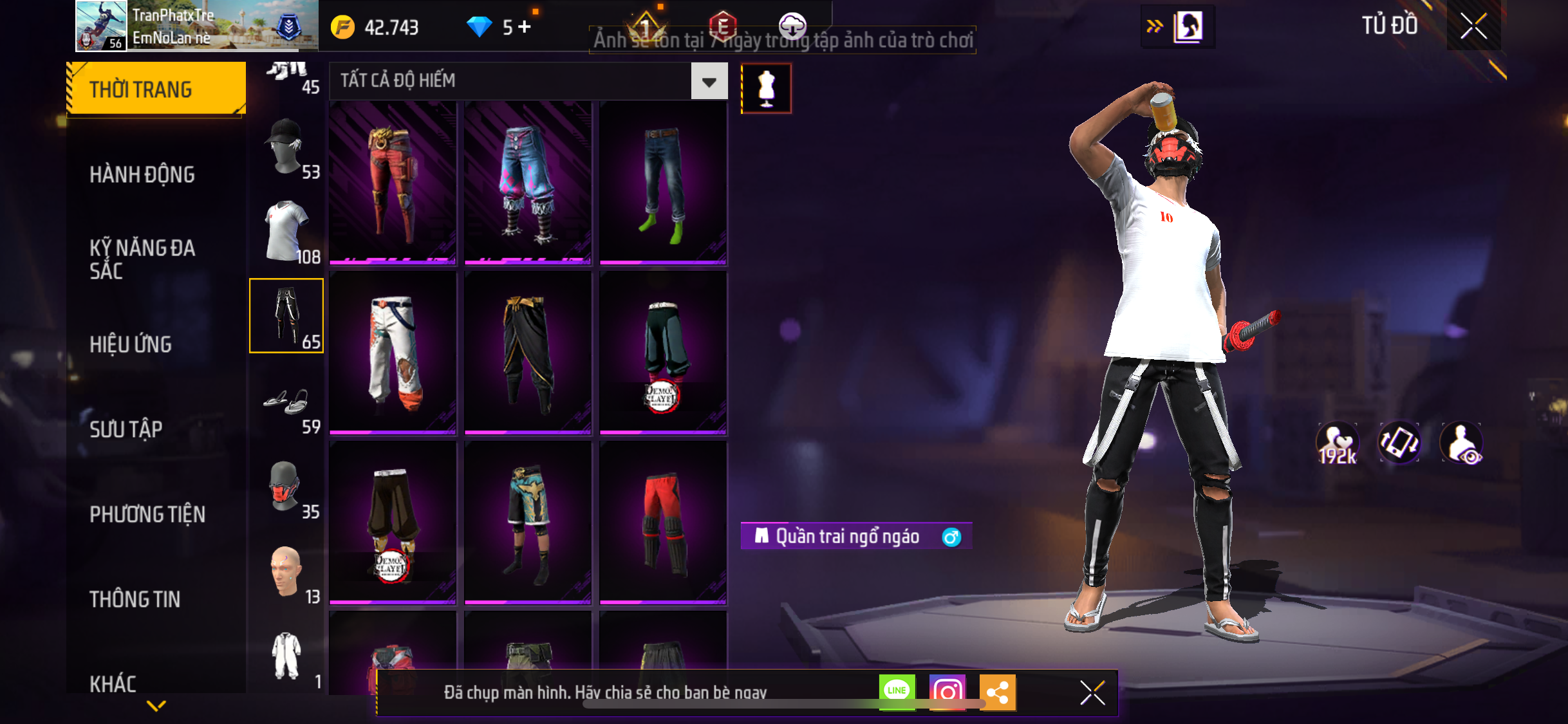Screen dimensions: 1568x724
Task: Select the Hiệu Ứng category
Action: pyautogui.click(x=131, y=344)
